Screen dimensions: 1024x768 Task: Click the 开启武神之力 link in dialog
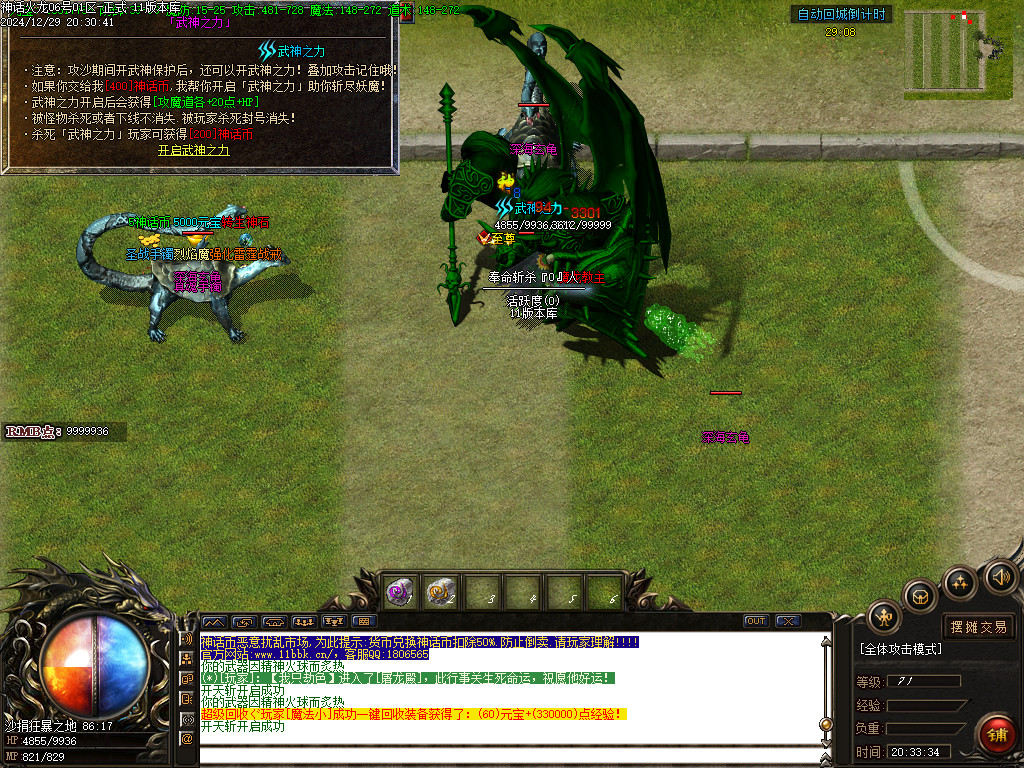click(x=193, y=150)
